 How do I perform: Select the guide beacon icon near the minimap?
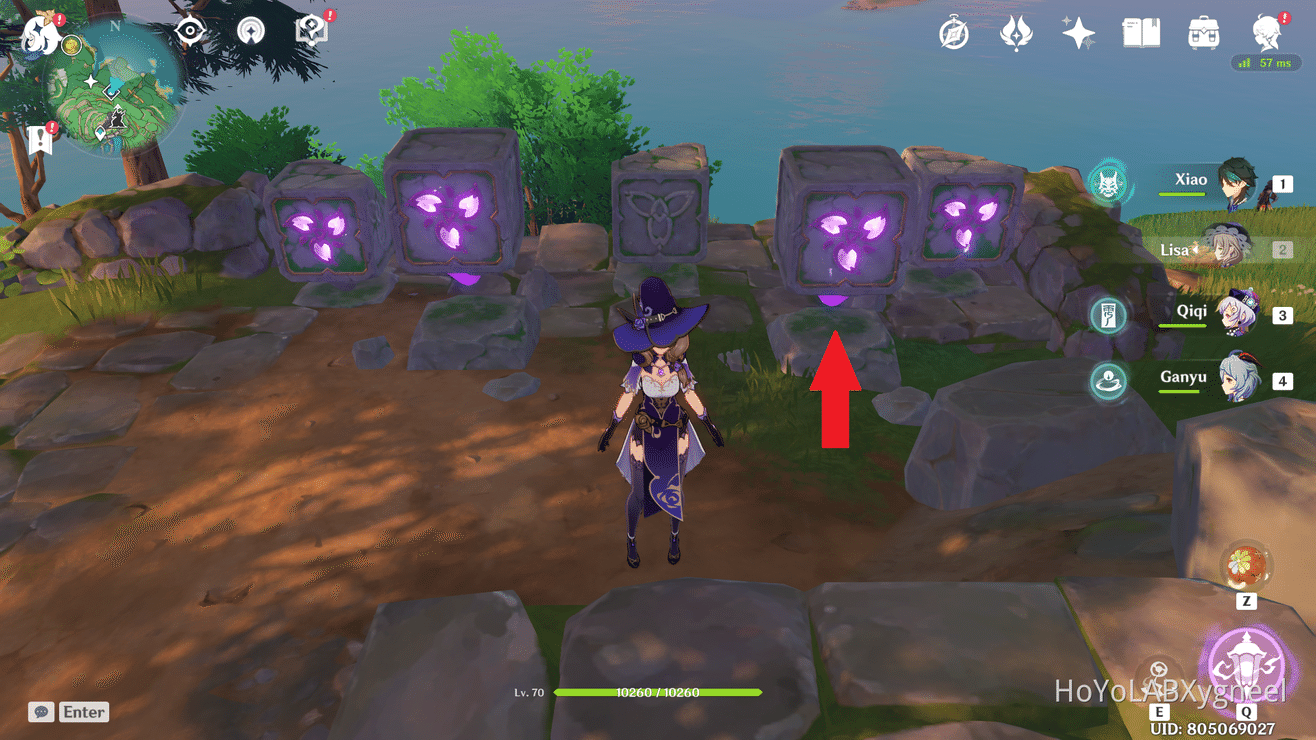(249, 30)
